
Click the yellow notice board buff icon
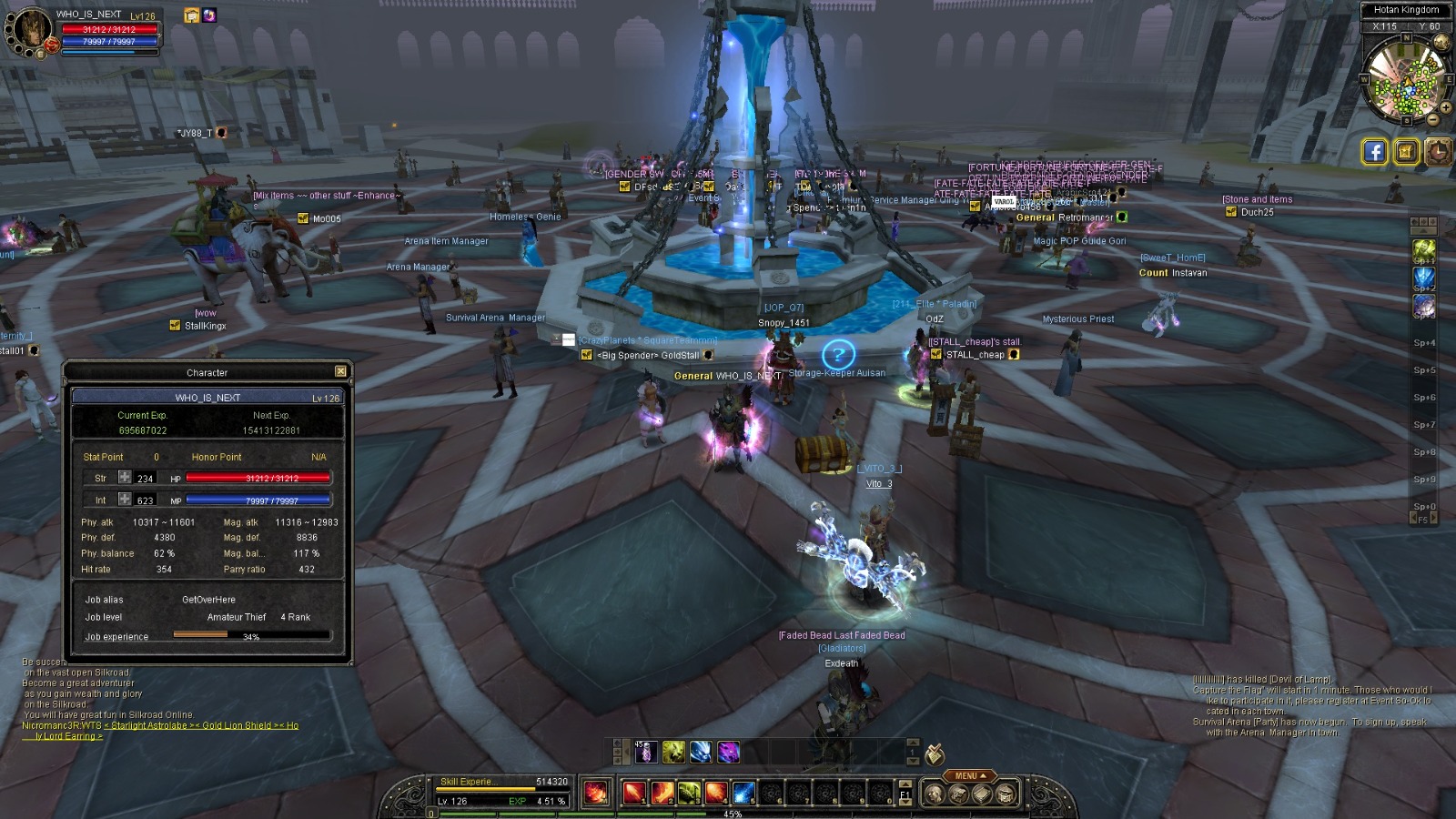pyautogui.click(x=191, y=15)
